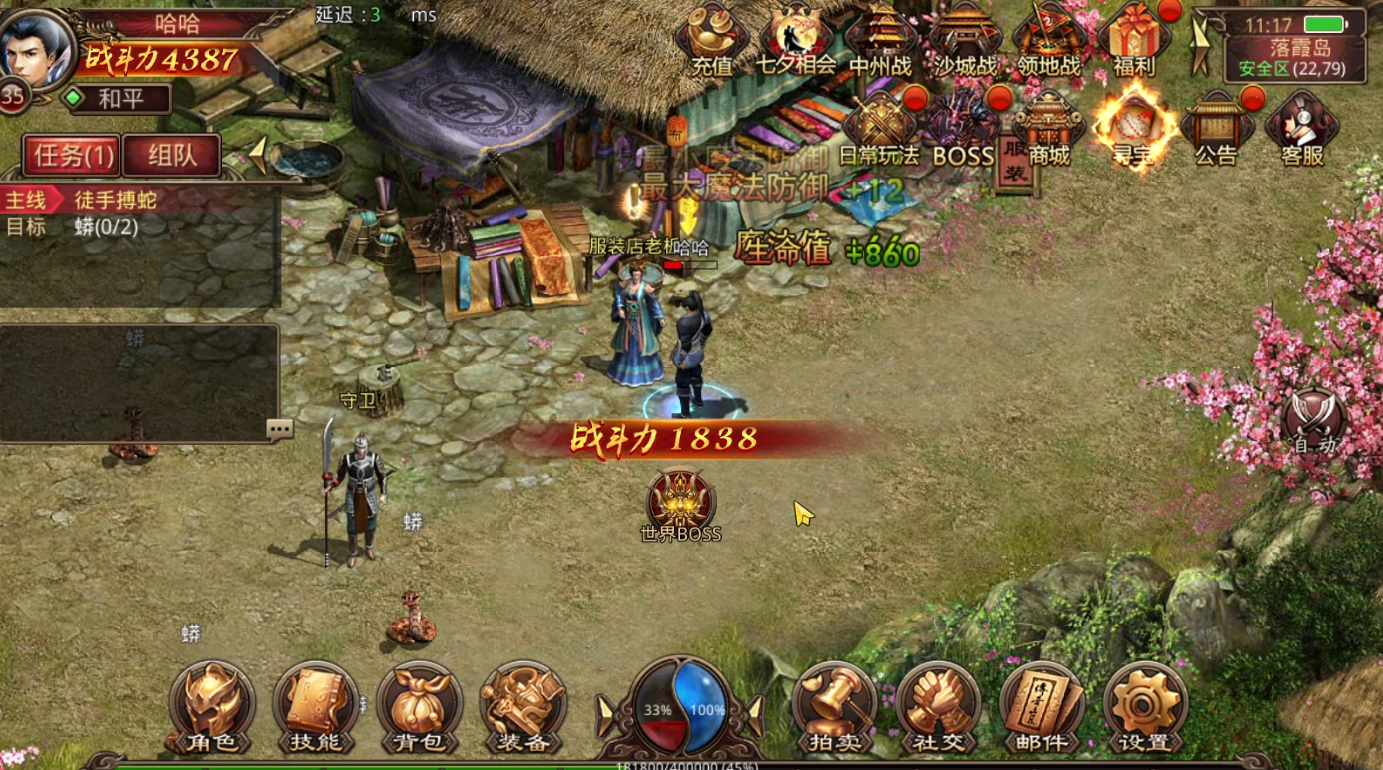
Task: Open the 充值 recharge icon
Action: pyautogui.click(x=712, y=38)
